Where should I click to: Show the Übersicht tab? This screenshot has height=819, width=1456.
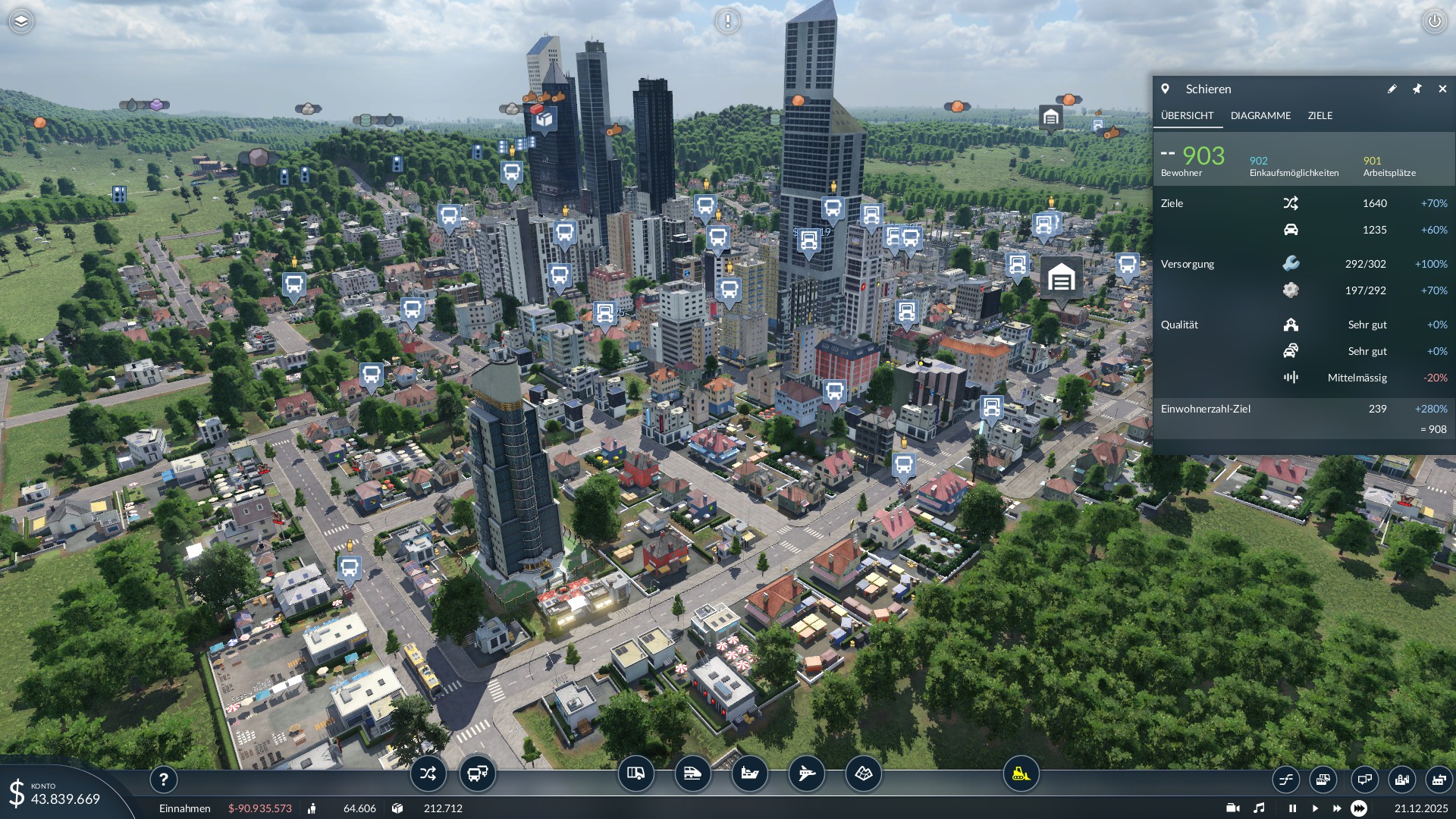(1187, 115)
